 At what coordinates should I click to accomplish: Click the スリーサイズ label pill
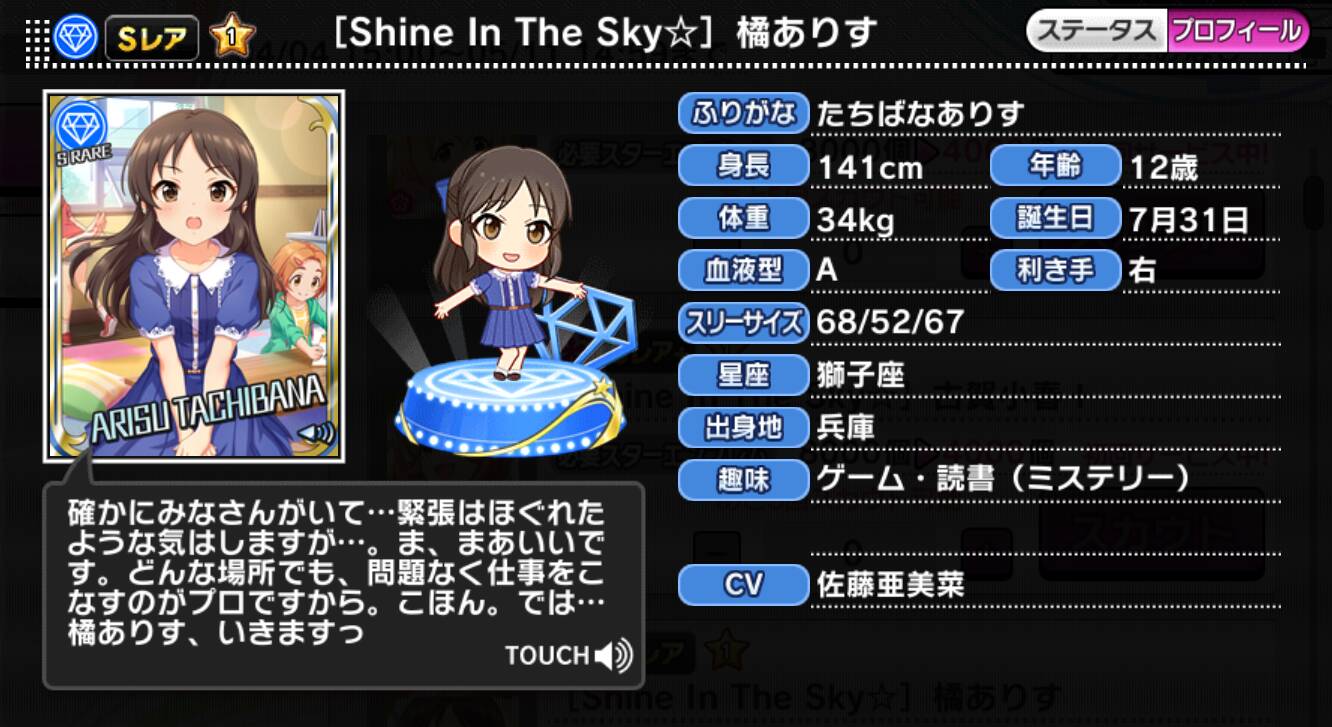[x=743, y=322]
